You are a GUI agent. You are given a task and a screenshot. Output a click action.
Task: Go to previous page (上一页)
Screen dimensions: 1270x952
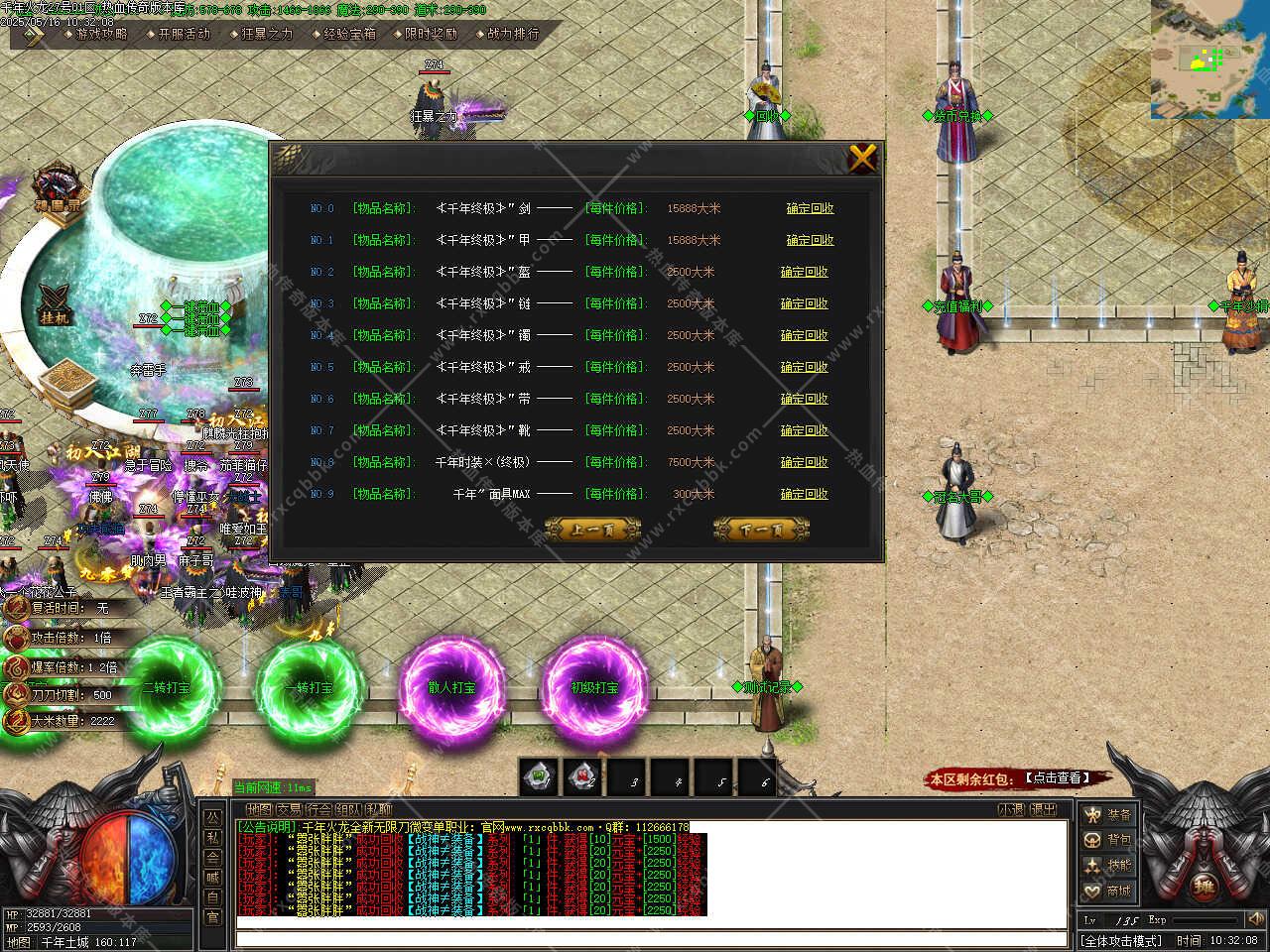[x=592, y=530]
